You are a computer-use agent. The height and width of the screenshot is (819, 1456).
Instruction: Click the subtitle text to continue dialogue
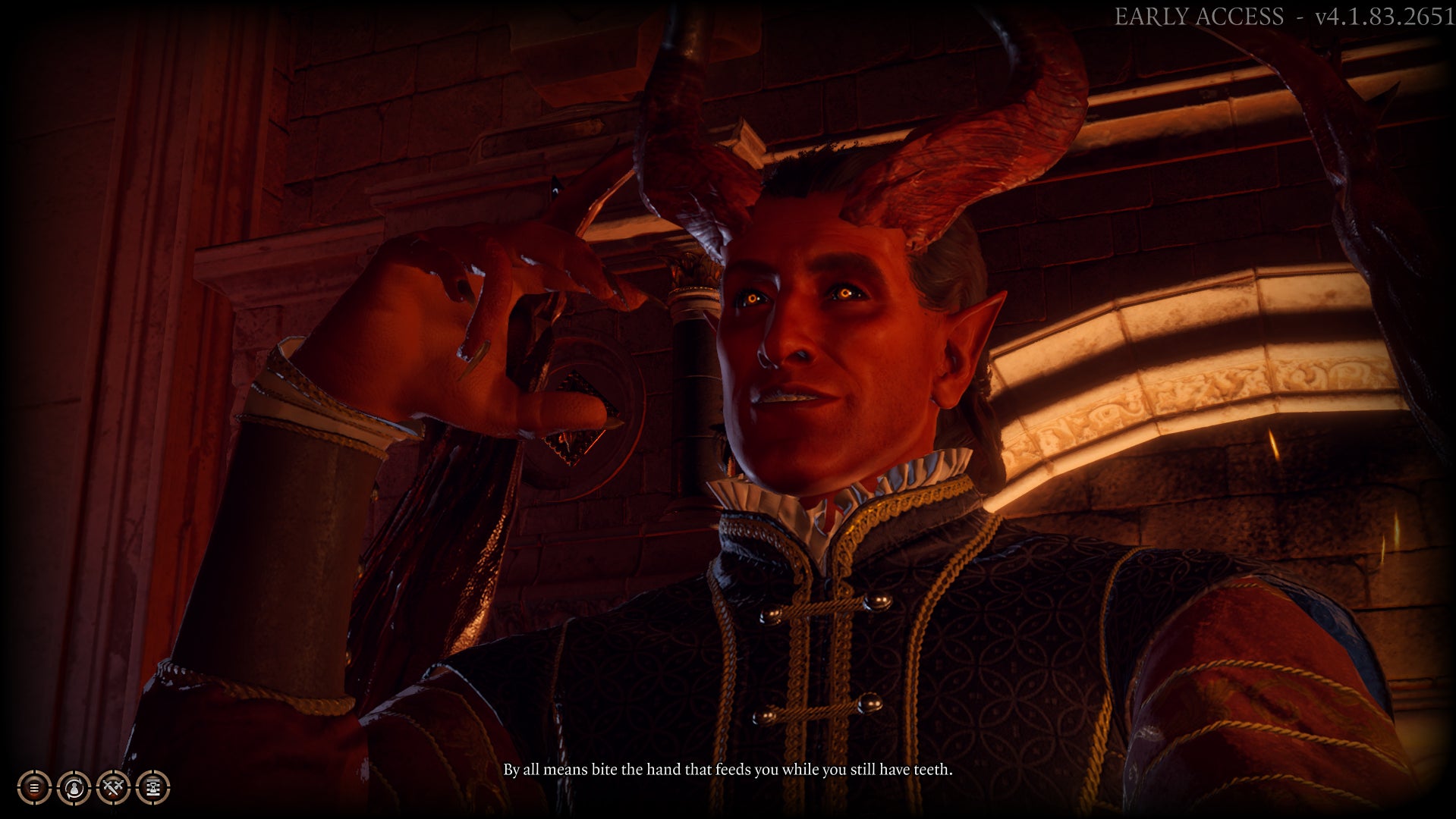(x=727, y=769)
